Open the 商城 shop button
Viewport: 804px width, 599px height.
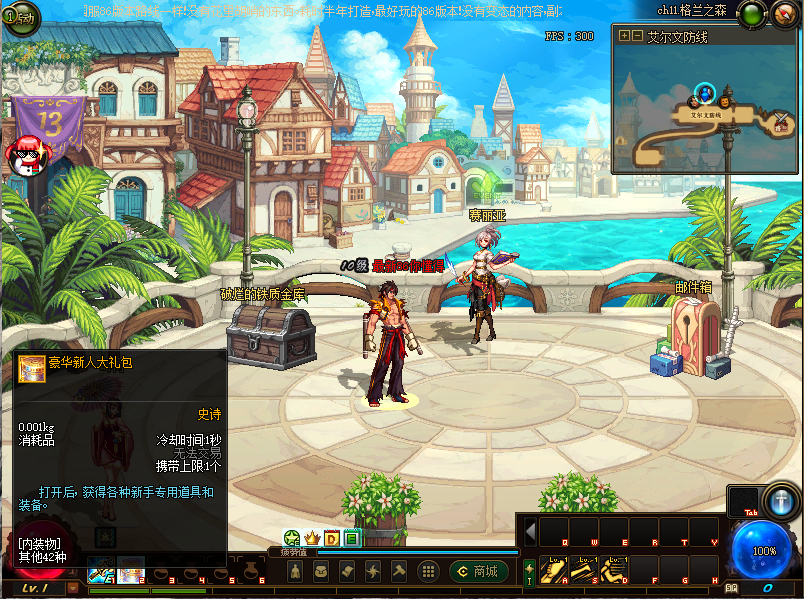tap(478, 571)
